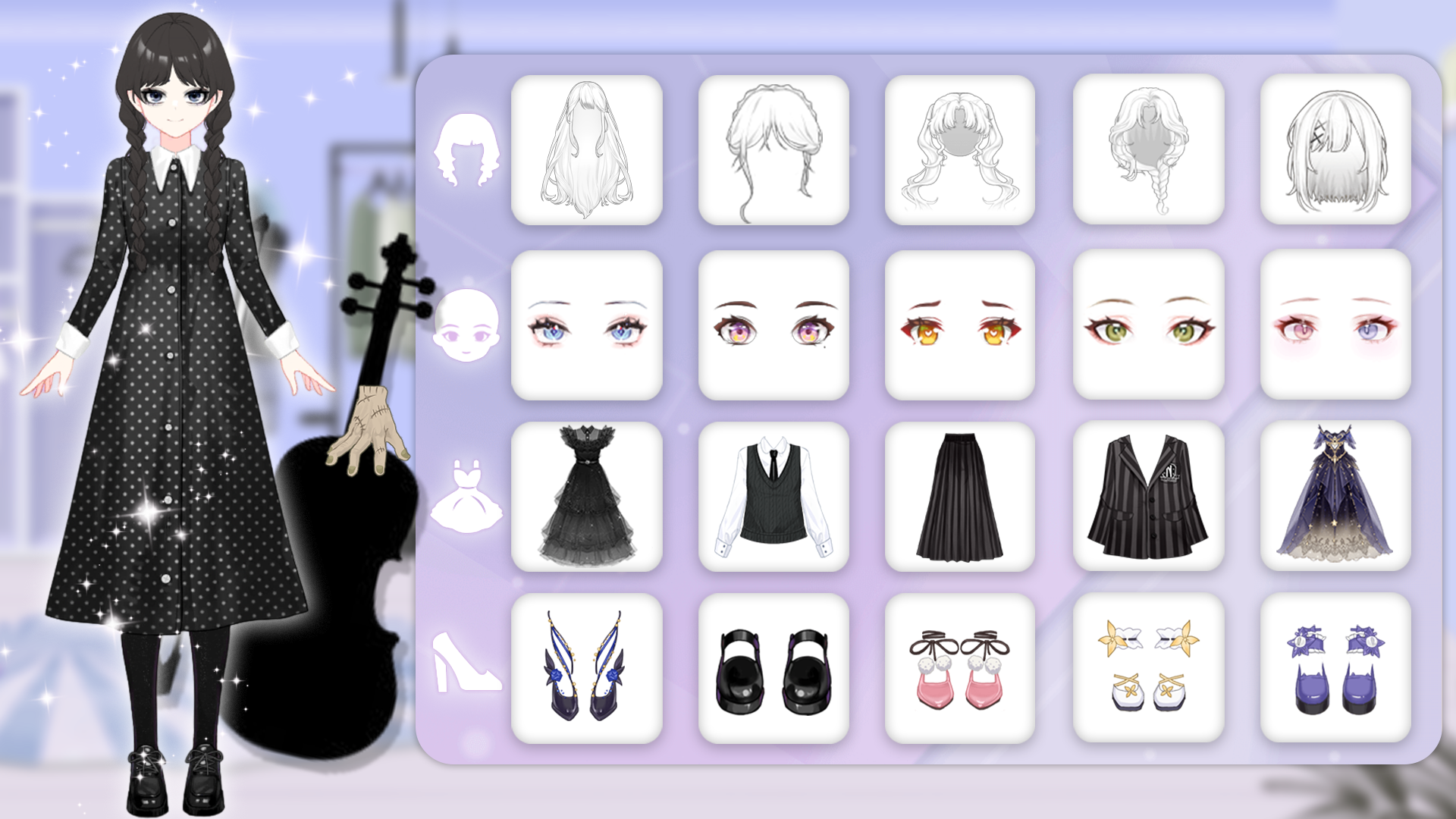Screen dimensions: 1456x819
Task: Pick the shirt, vest and tie outfit
Action: [773, 497]
